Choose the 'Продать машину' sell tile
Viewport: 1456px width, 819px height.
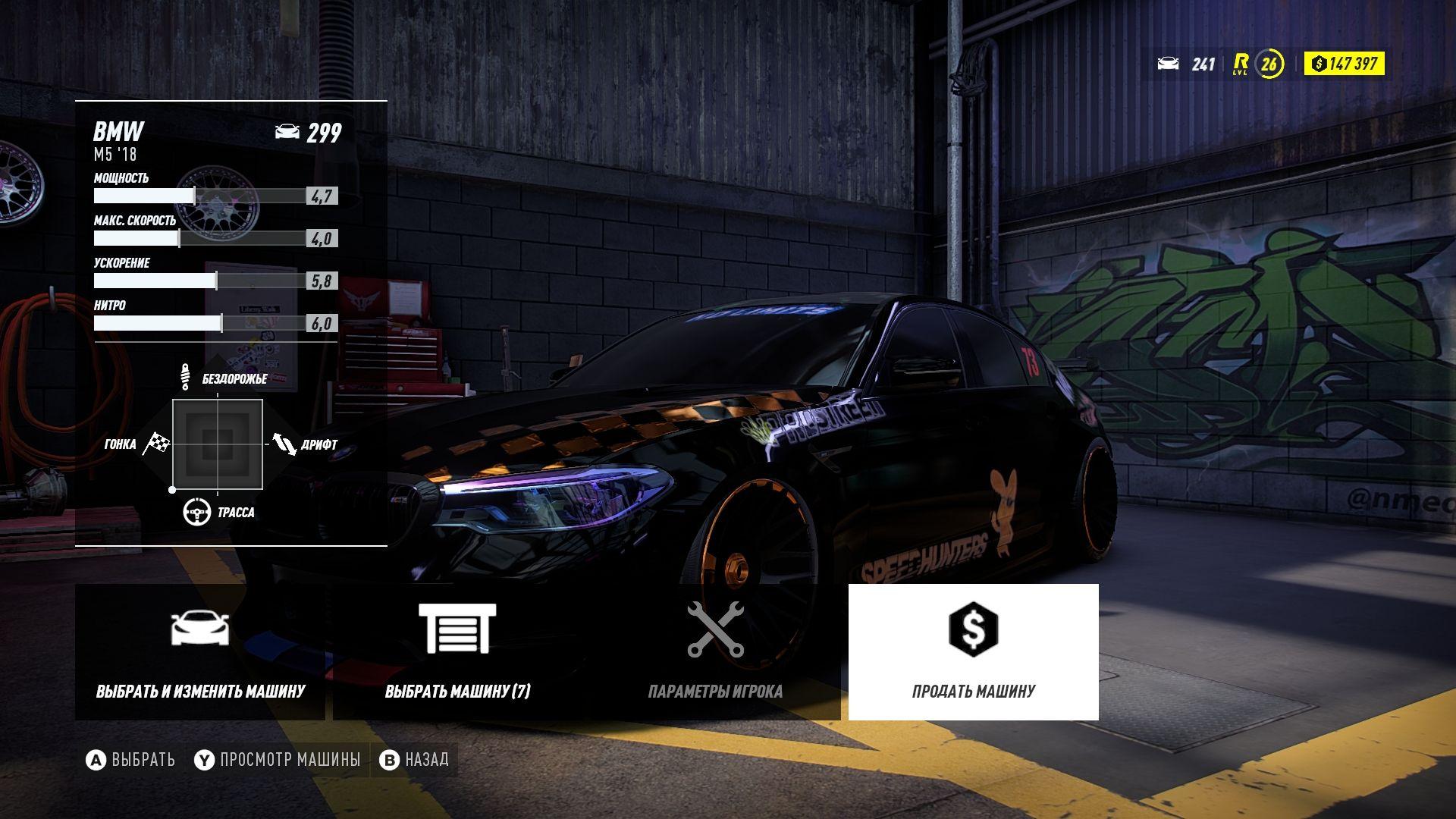973,652
